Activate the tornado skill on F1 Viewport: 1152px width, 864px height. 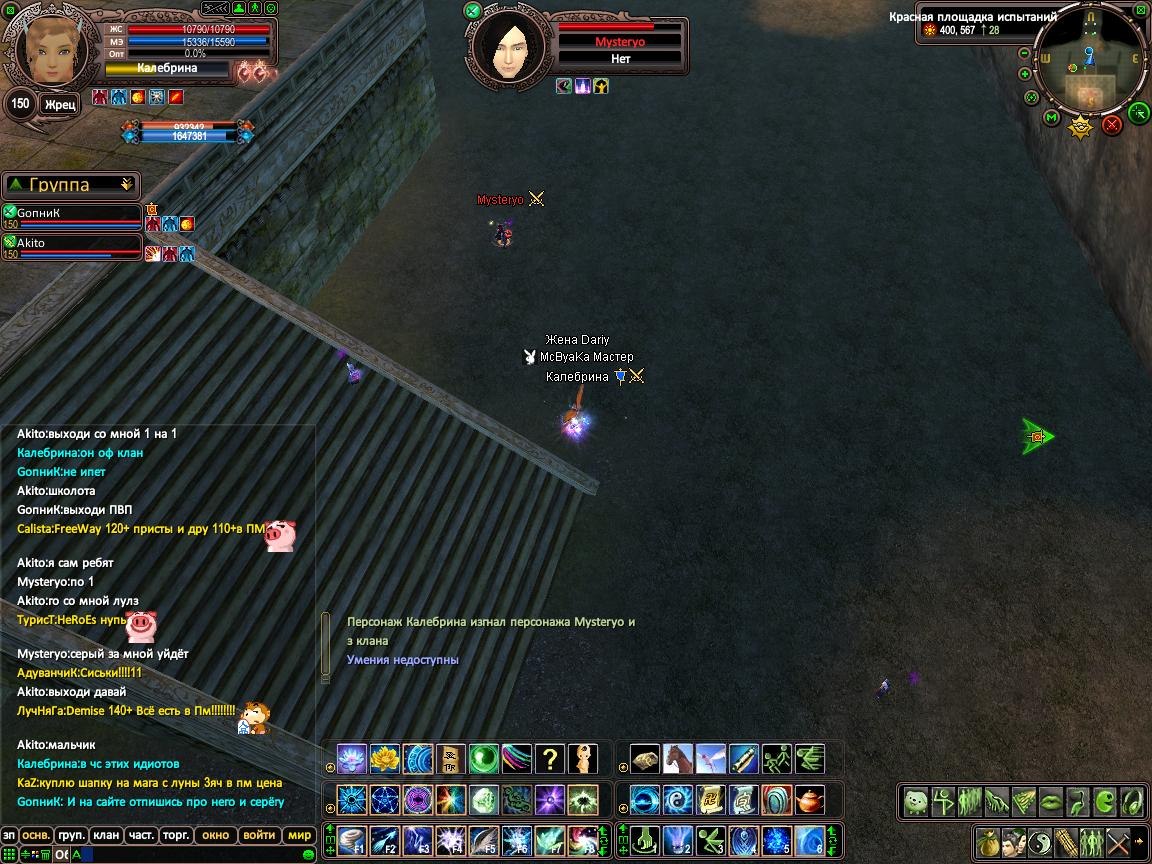[x=352, y=840]
